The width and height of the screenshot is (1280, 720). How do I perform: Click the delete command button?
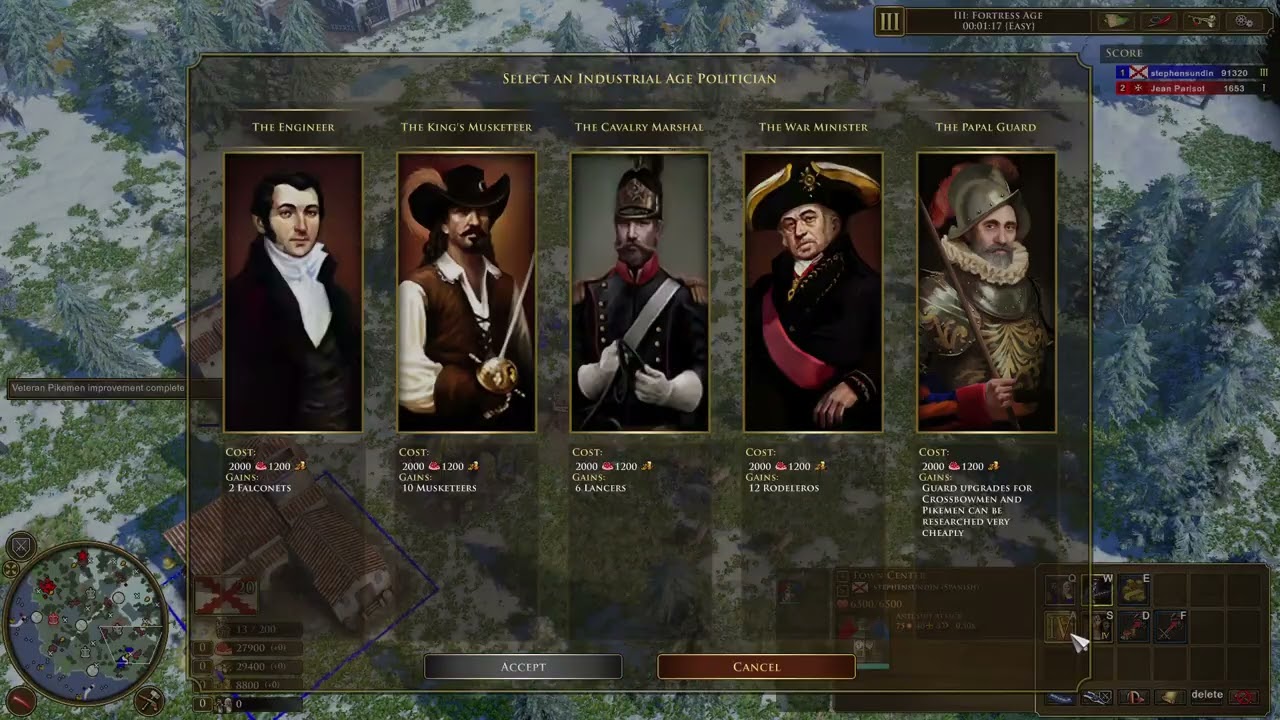[x=1207, y=695]
